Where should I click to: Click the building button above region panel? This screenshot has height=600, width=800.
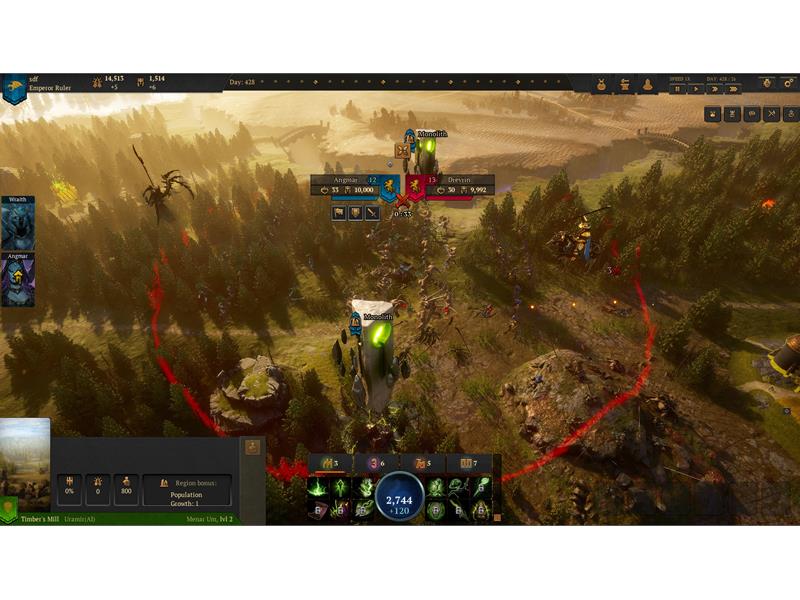click(252, 447)
